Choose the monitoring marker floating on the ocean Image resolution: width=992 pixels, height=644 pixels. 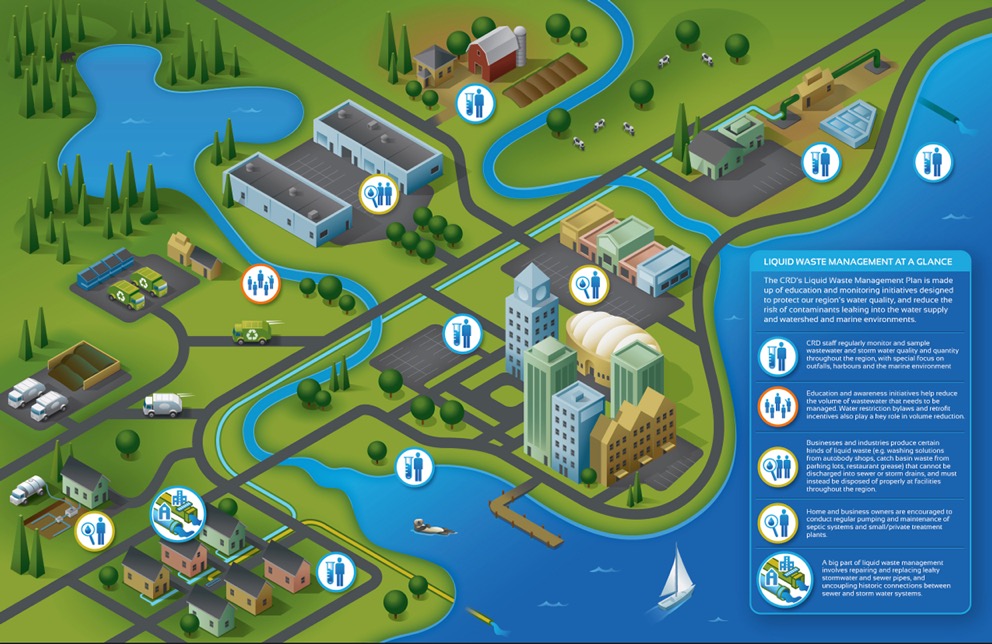(x=932, y=162)
